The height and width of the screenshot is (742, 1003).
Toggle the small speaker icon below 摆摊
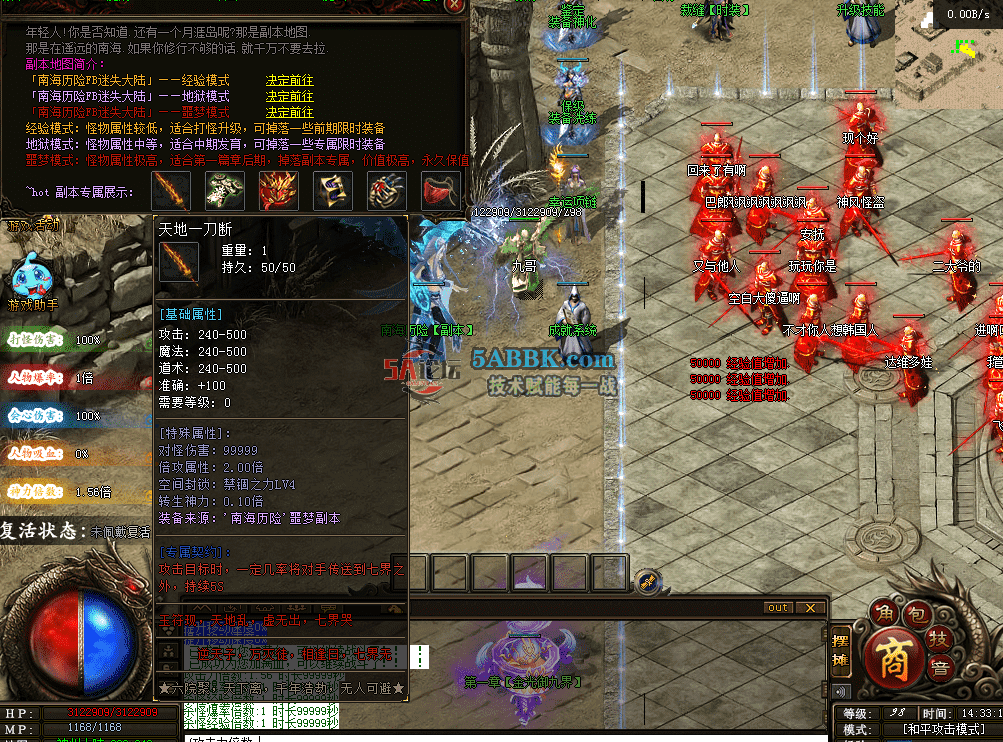click(840, 691)
